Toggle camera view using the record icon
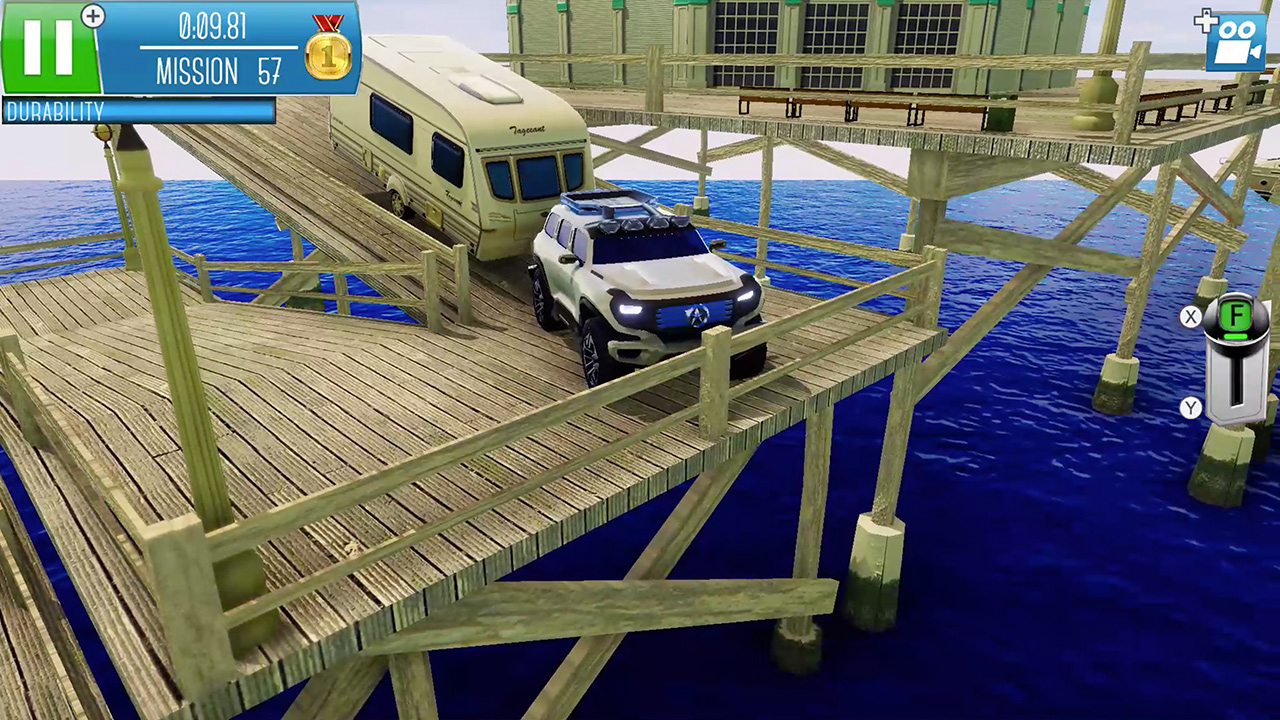Image resolution: width=1280 pixels, height=720 pixels. (1240, 42)
